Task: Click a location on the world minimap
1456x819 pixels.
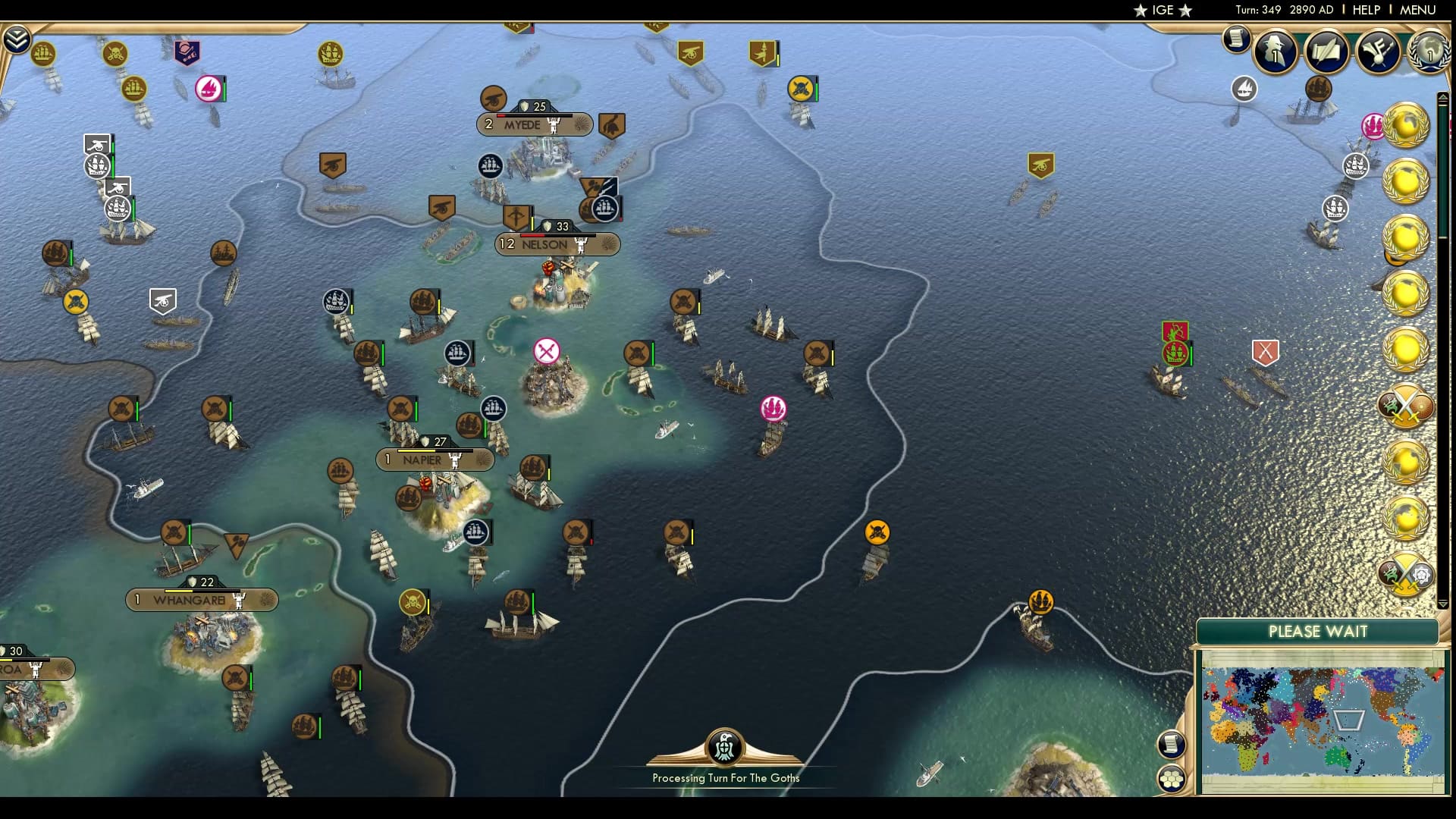Action: coord(1319,720)
